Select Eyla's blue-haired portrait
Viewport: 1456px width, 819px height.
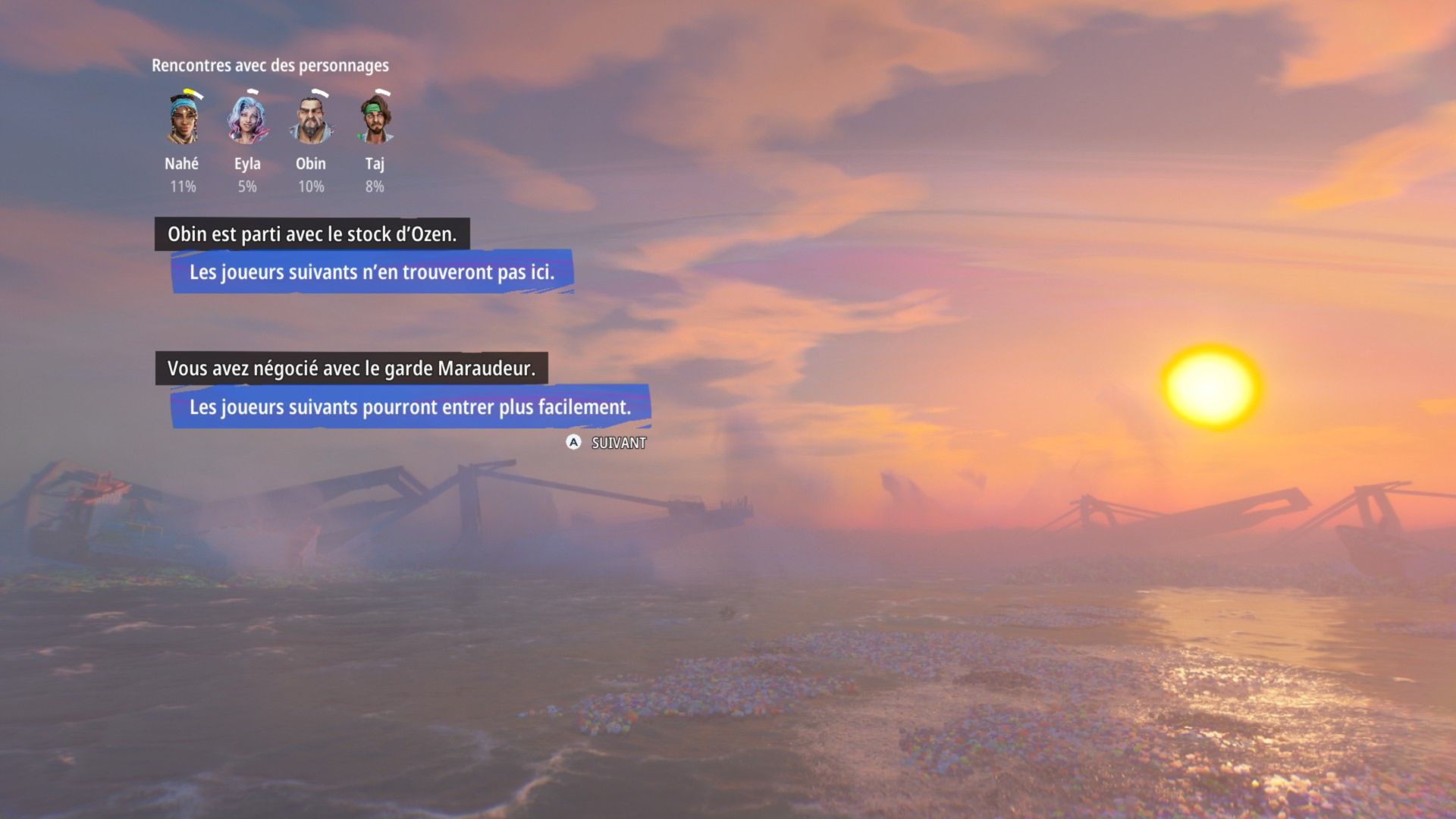247,119
